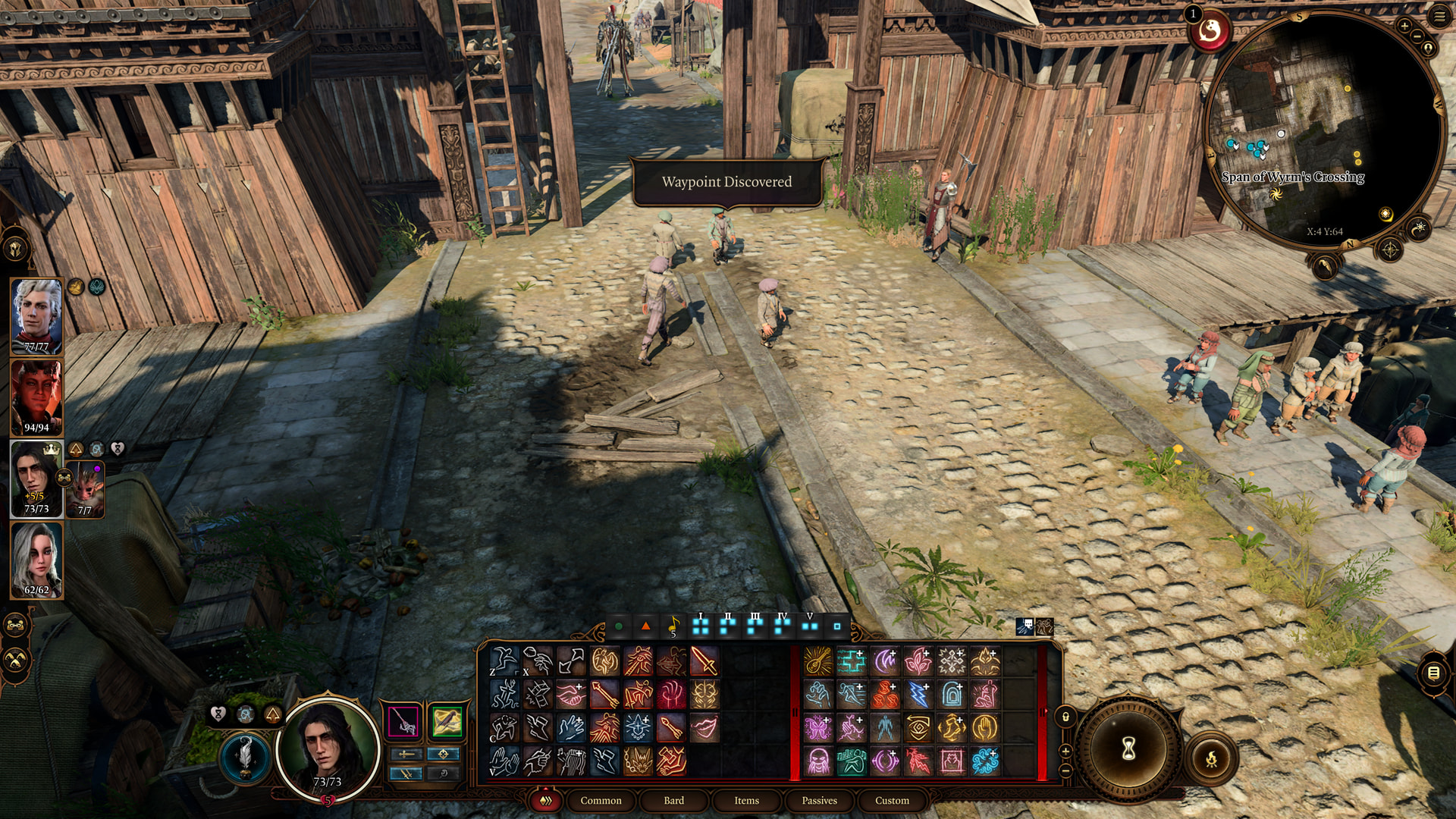Screen dimensions: 1456x819
Task: Choose the blonde woman party portrait
Action: point(36,560)
